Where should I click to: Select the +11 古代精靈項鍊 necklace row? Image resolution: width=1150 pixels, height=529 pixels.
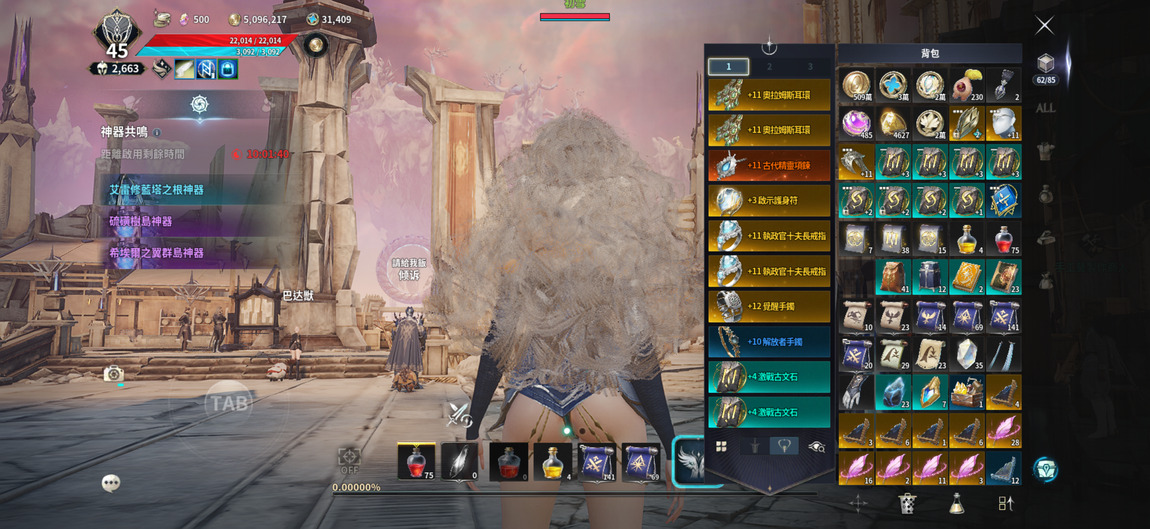pyautogui.click(x=769, y=165)
